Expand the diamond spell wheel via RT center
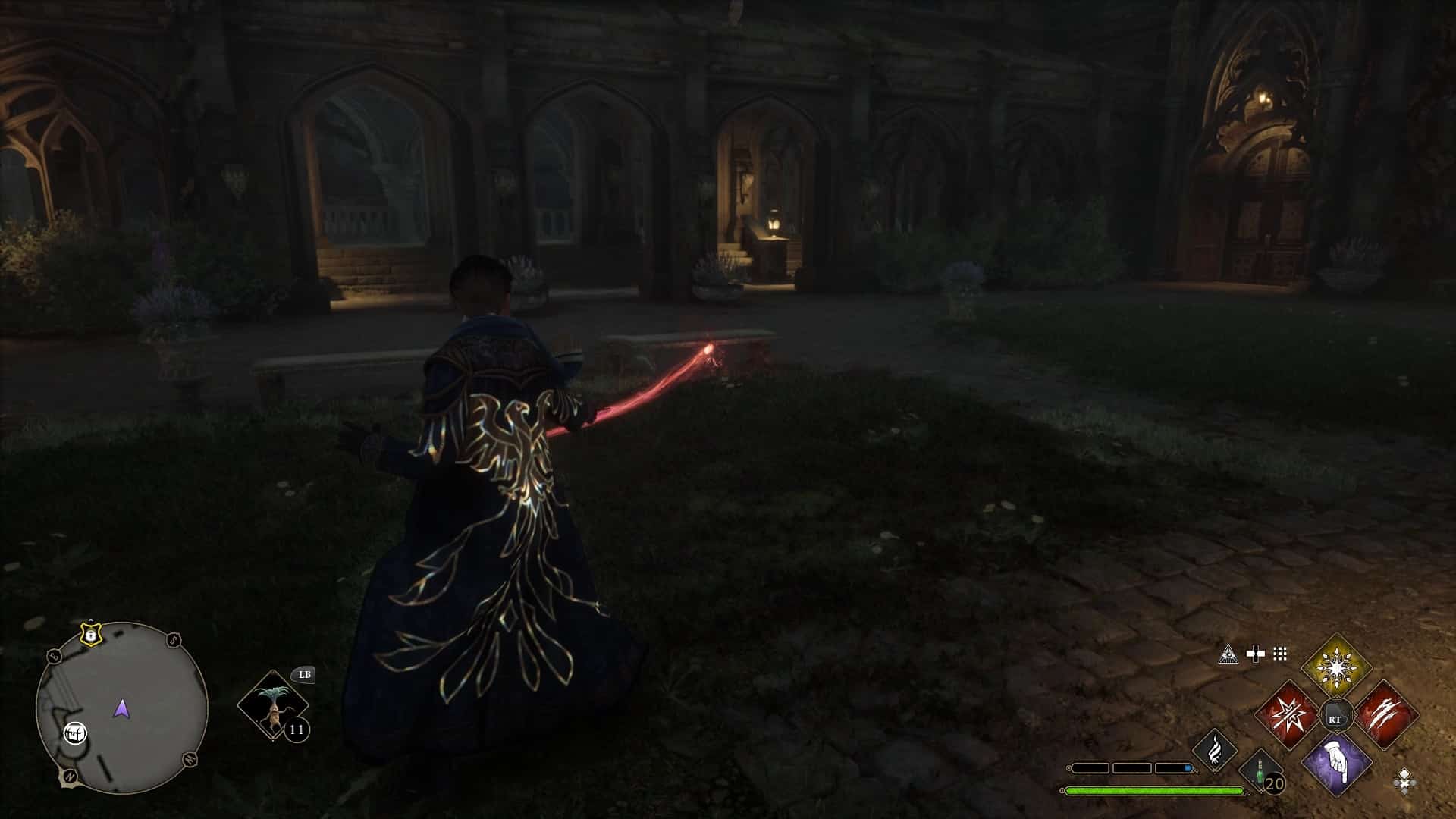 click(1336, 714)
